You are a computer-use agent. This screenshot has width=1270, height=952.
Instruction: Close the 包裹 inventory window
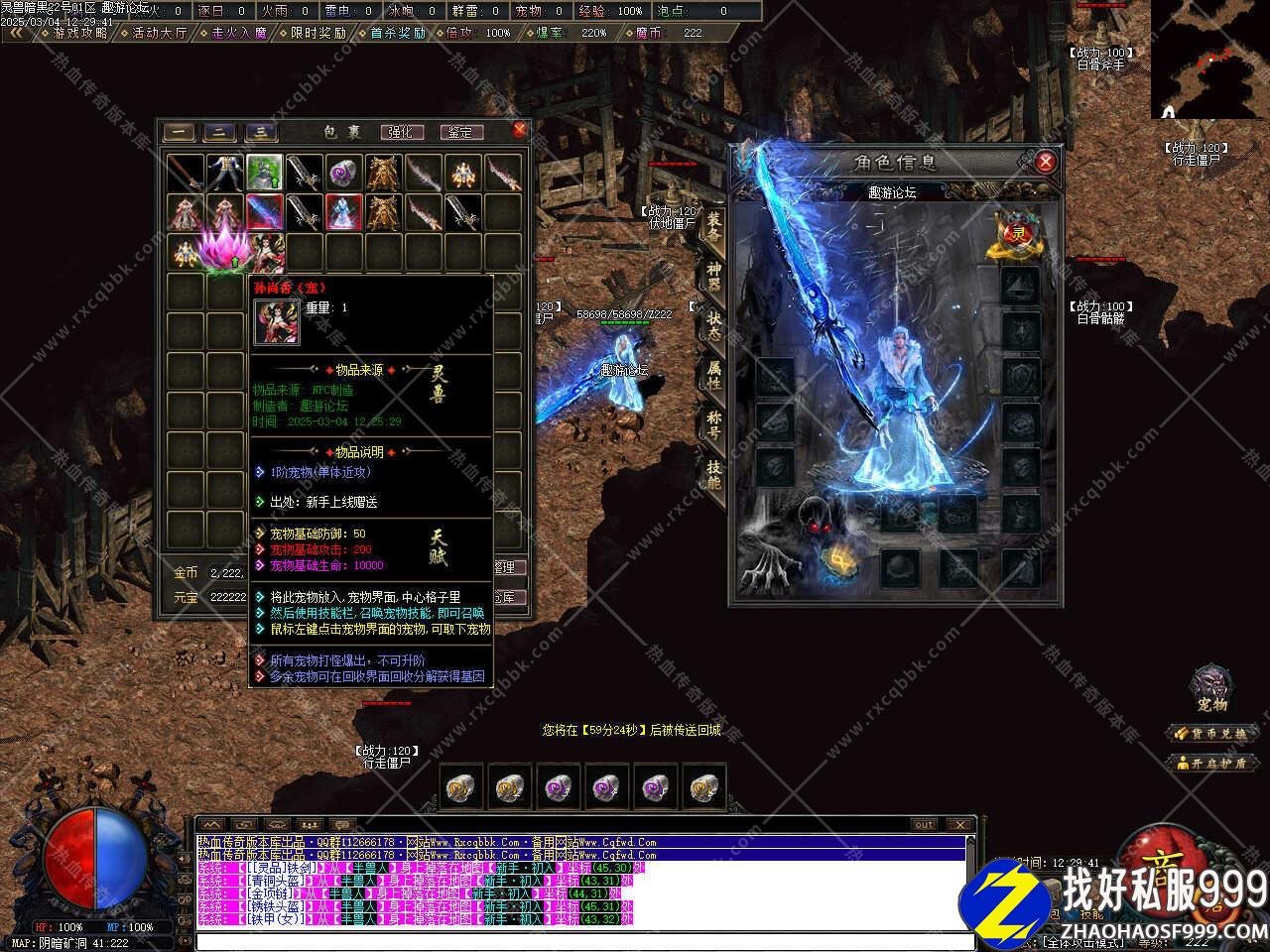point(519,130)
